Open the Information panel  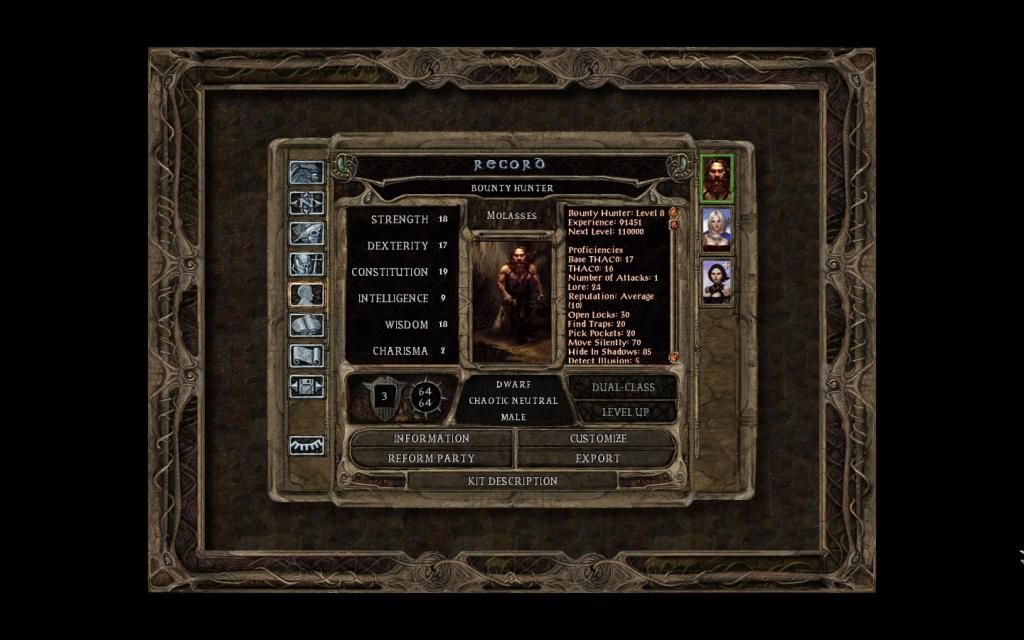point(431,438)
